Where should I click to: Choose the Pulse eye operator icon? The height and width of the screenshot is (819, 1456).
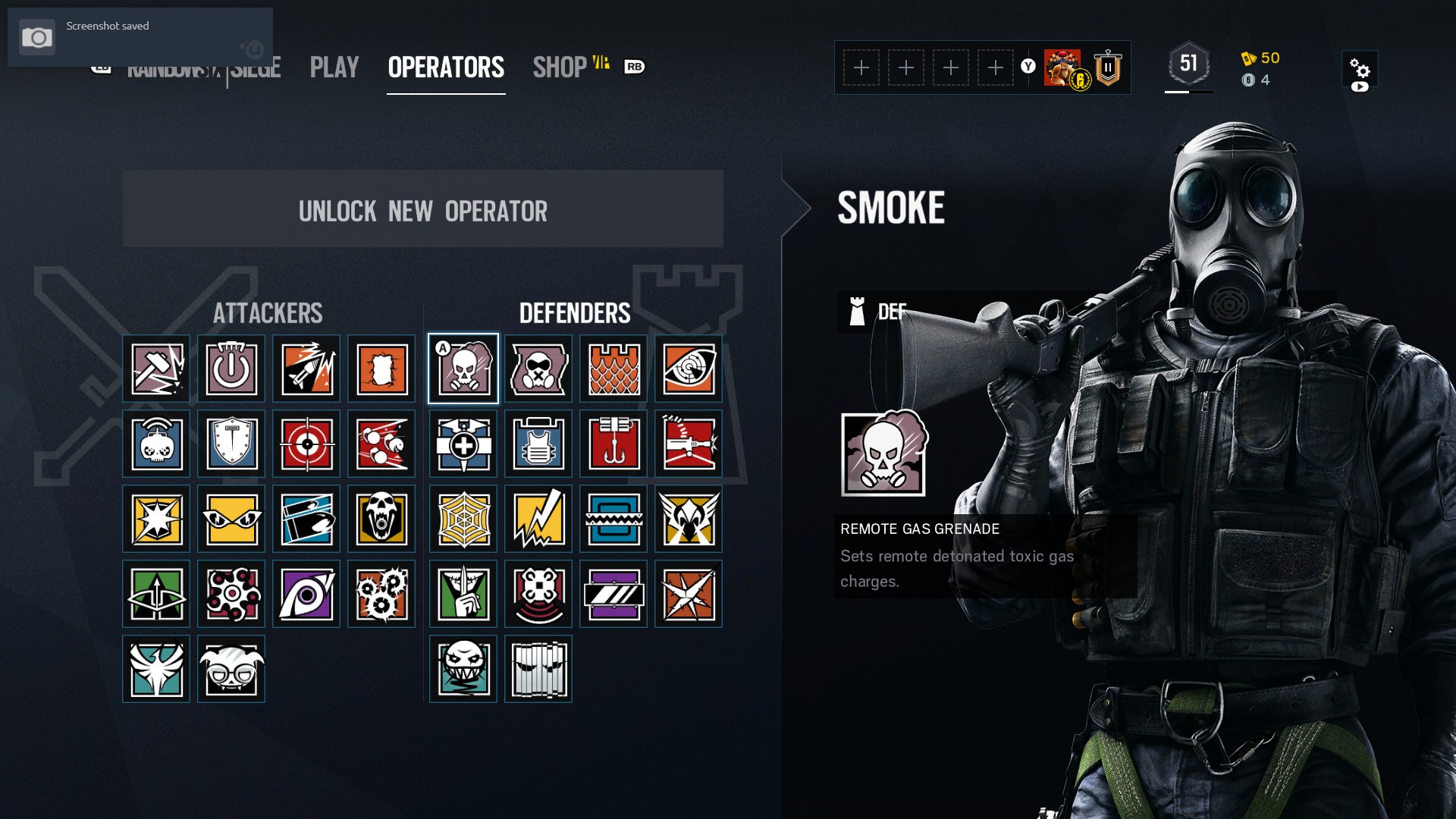689,369
